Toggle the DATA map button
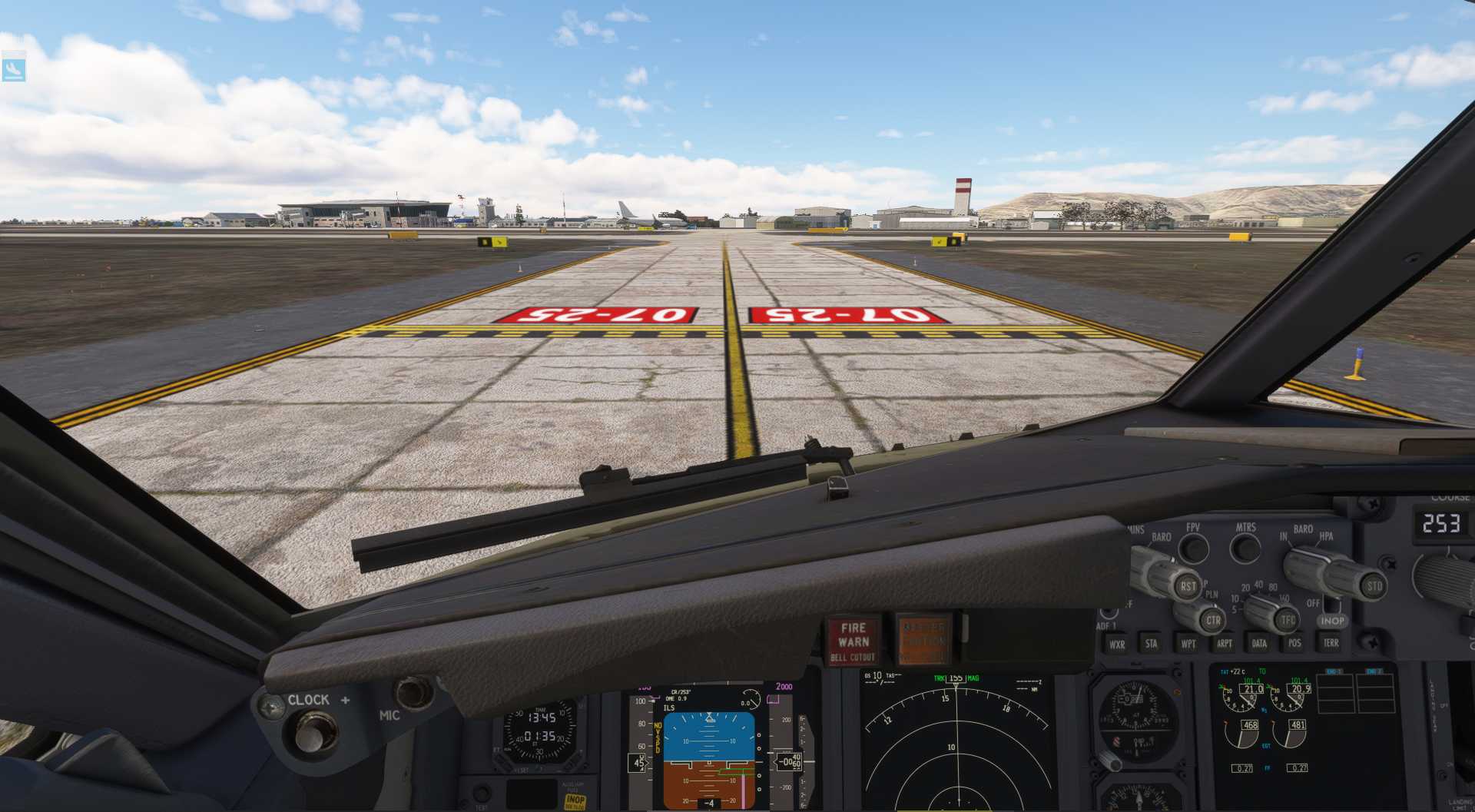 click(x=1259, y=643)
